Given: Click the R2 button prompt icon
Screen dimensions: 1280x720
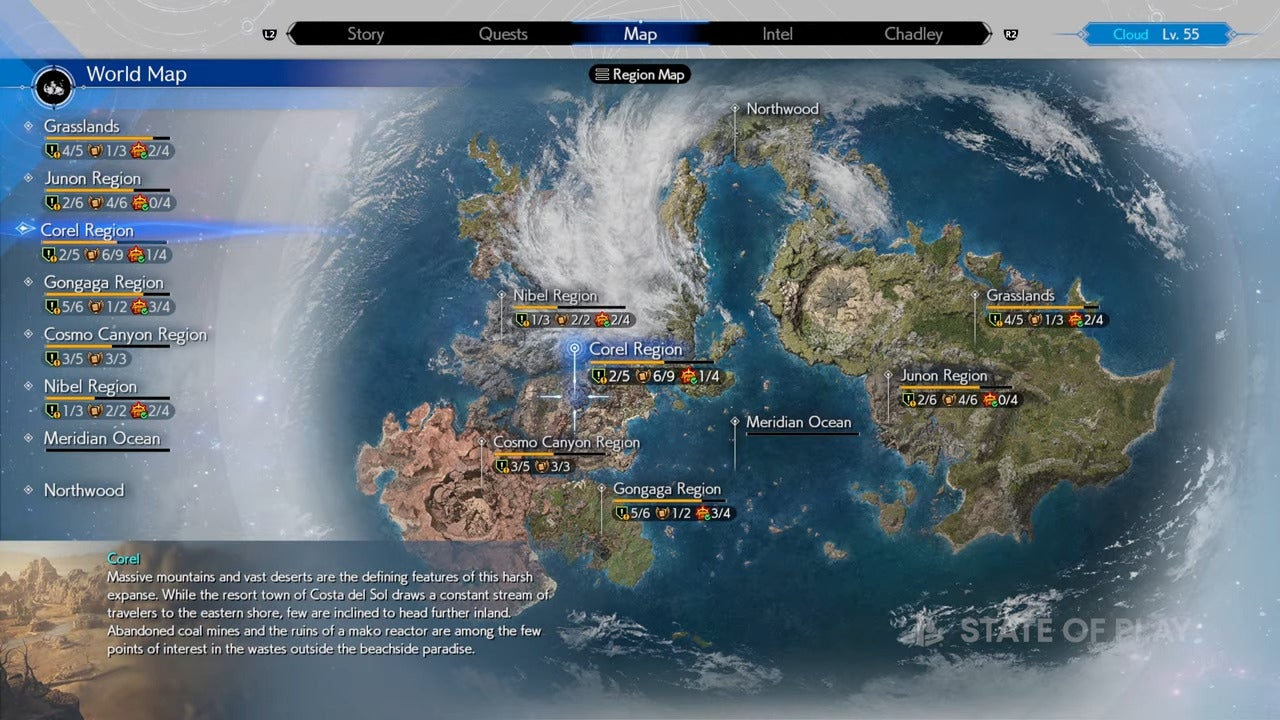Looking at the screenshot, I should coord(1011,33).
